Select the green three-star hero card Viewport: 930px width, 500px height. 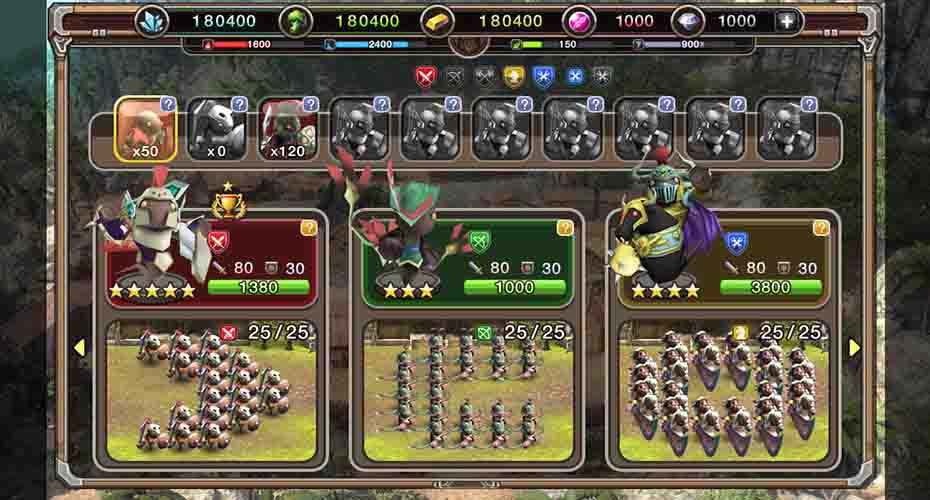tap(467, 260)
